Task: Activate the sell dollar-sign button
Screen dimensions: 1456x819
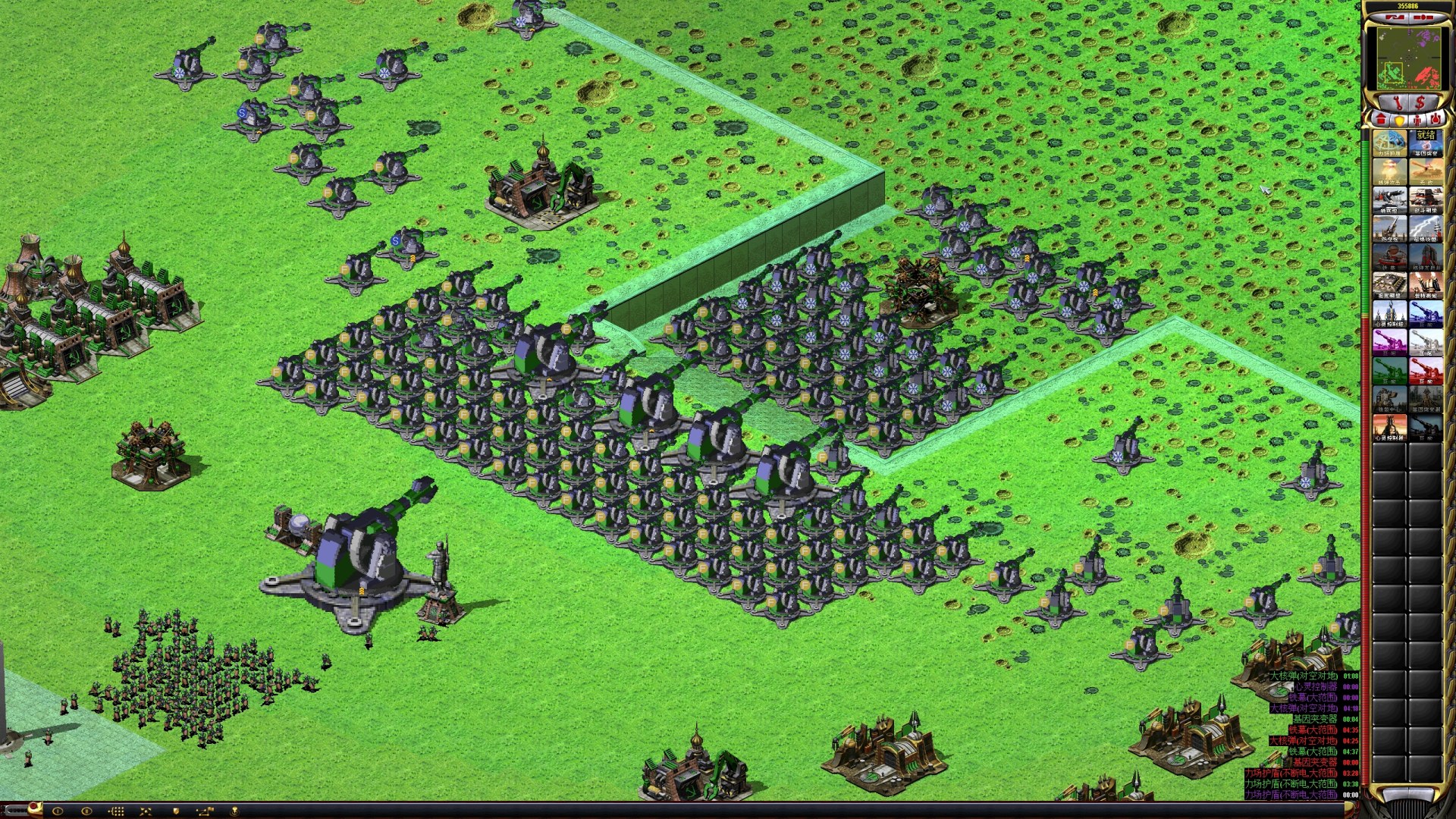Action: click(1420, 102)
